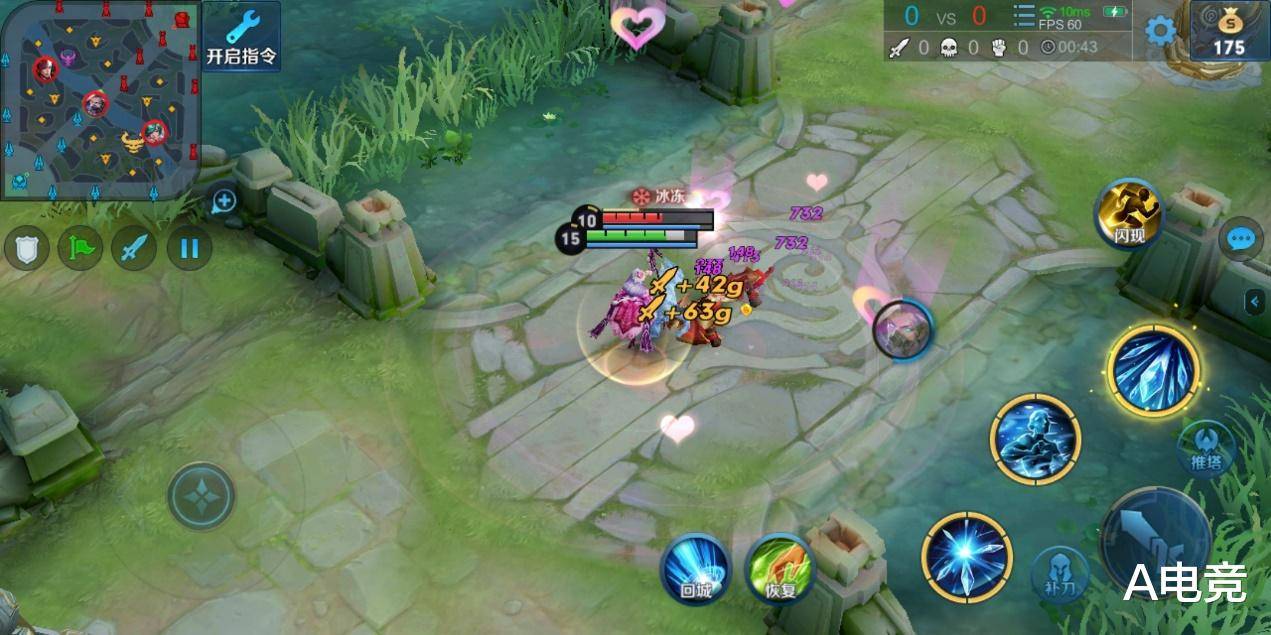Tap the virtual joystick pad
Image resolution: width=1271 pixels, height=635 pixels.
click(201, 496)
